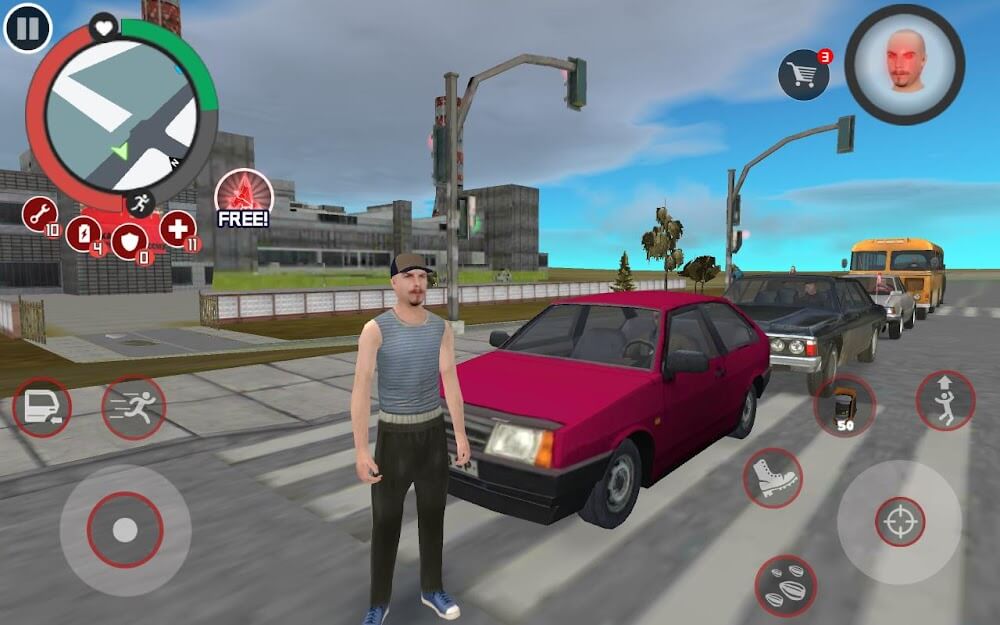The width and height of the screenshot is (1000, 625).
Task: Activate the shield armor item
Action: pyautogui.click(x=129, y=241)
